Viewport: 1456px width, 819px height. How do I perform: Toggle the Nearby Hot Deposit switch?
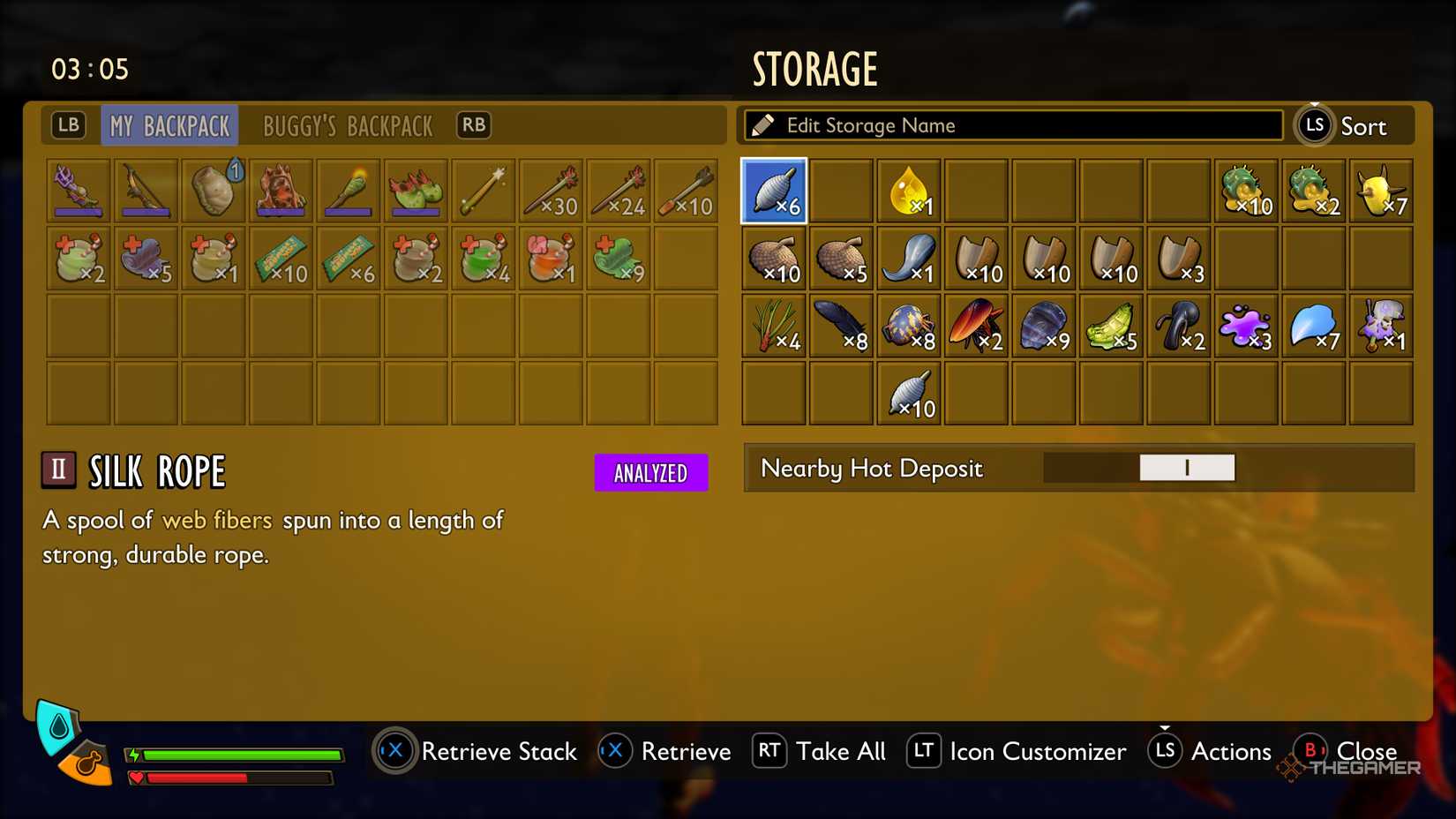1186,468
